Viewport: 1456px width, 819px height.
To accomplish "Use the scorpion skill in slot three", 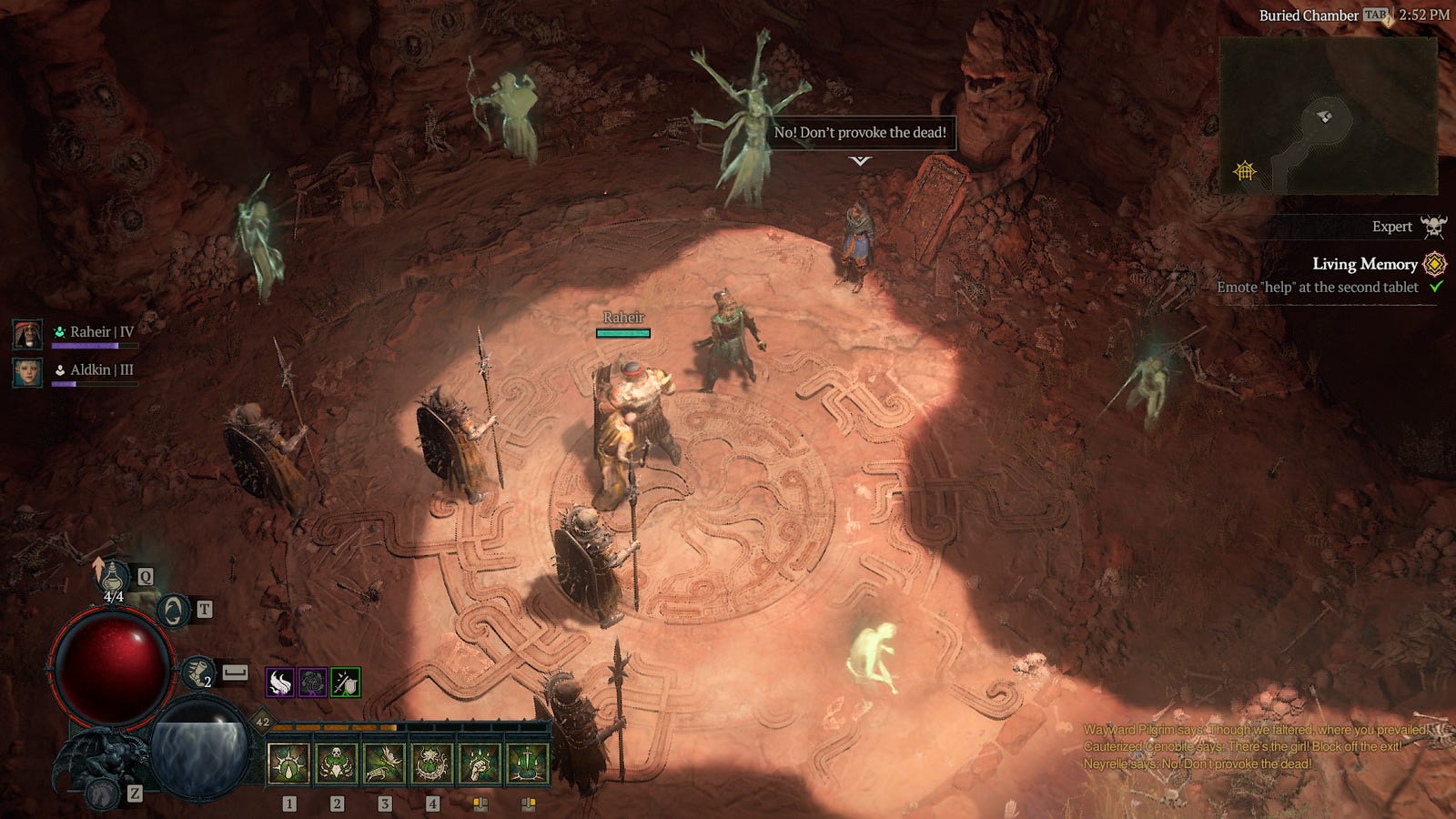I will coord(384,763).
